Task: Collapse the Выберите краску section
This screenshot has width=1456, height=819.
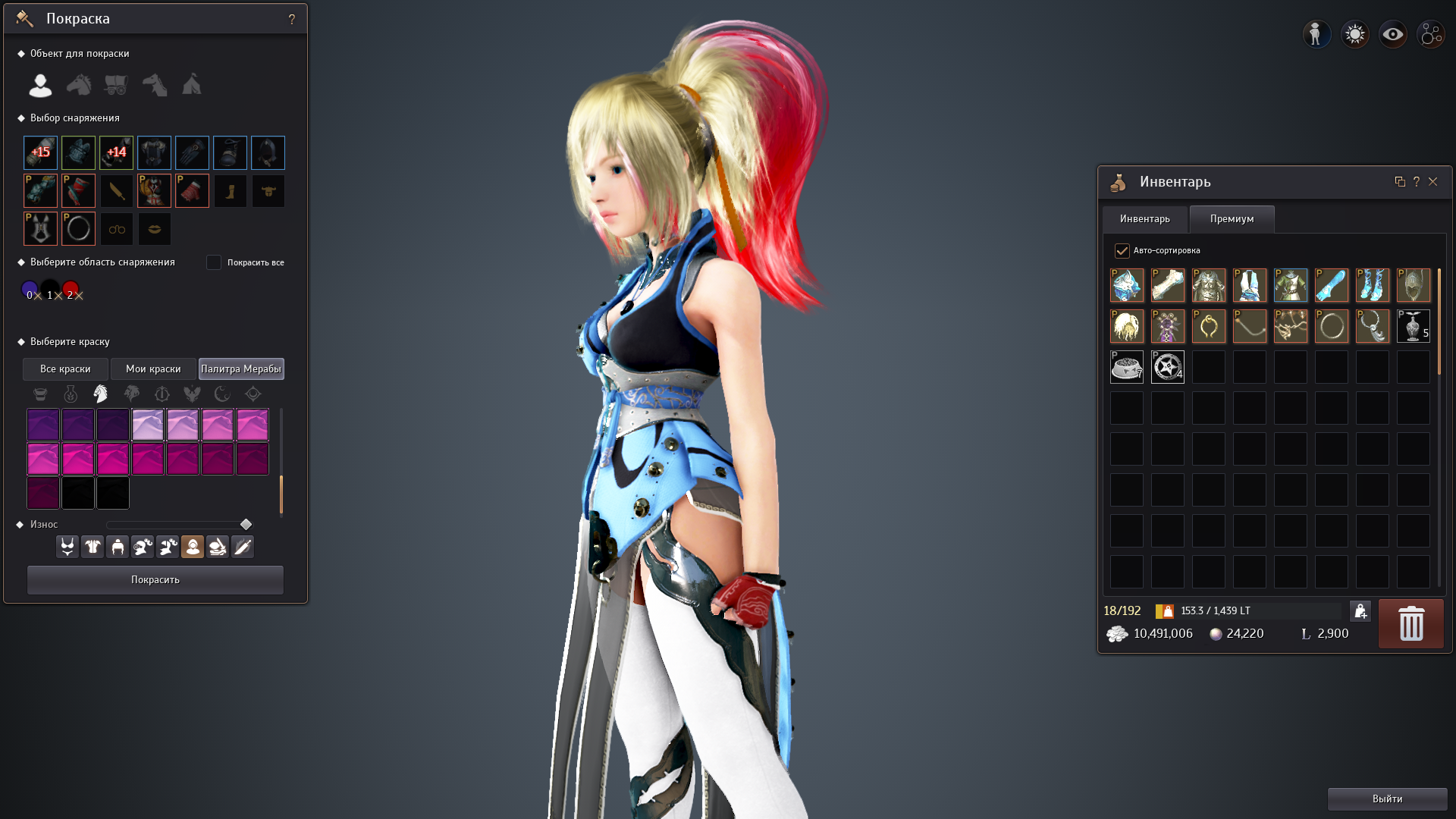Action: 20,342
